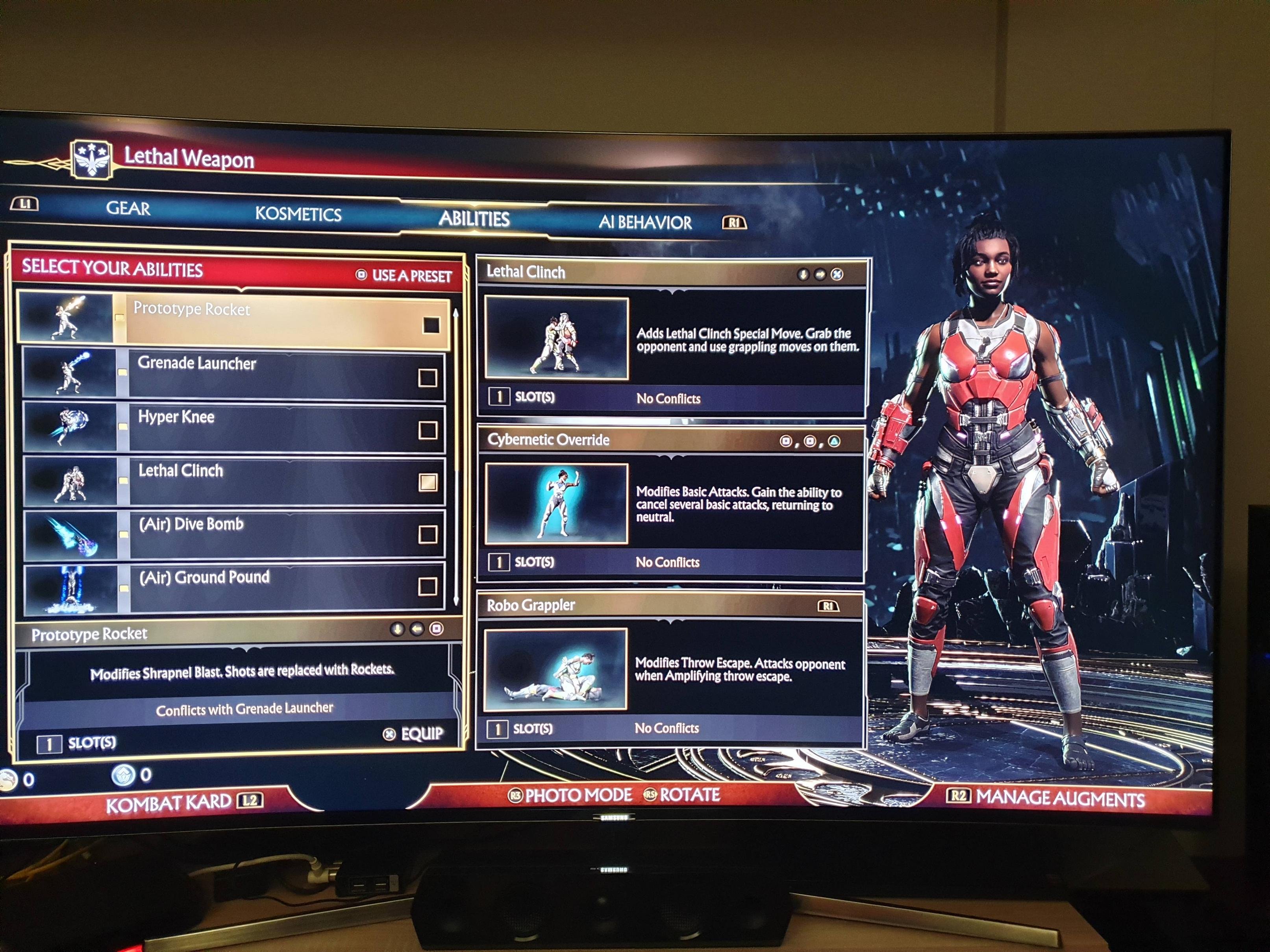Switch to the Gear tab

click(x=128, y=208)
